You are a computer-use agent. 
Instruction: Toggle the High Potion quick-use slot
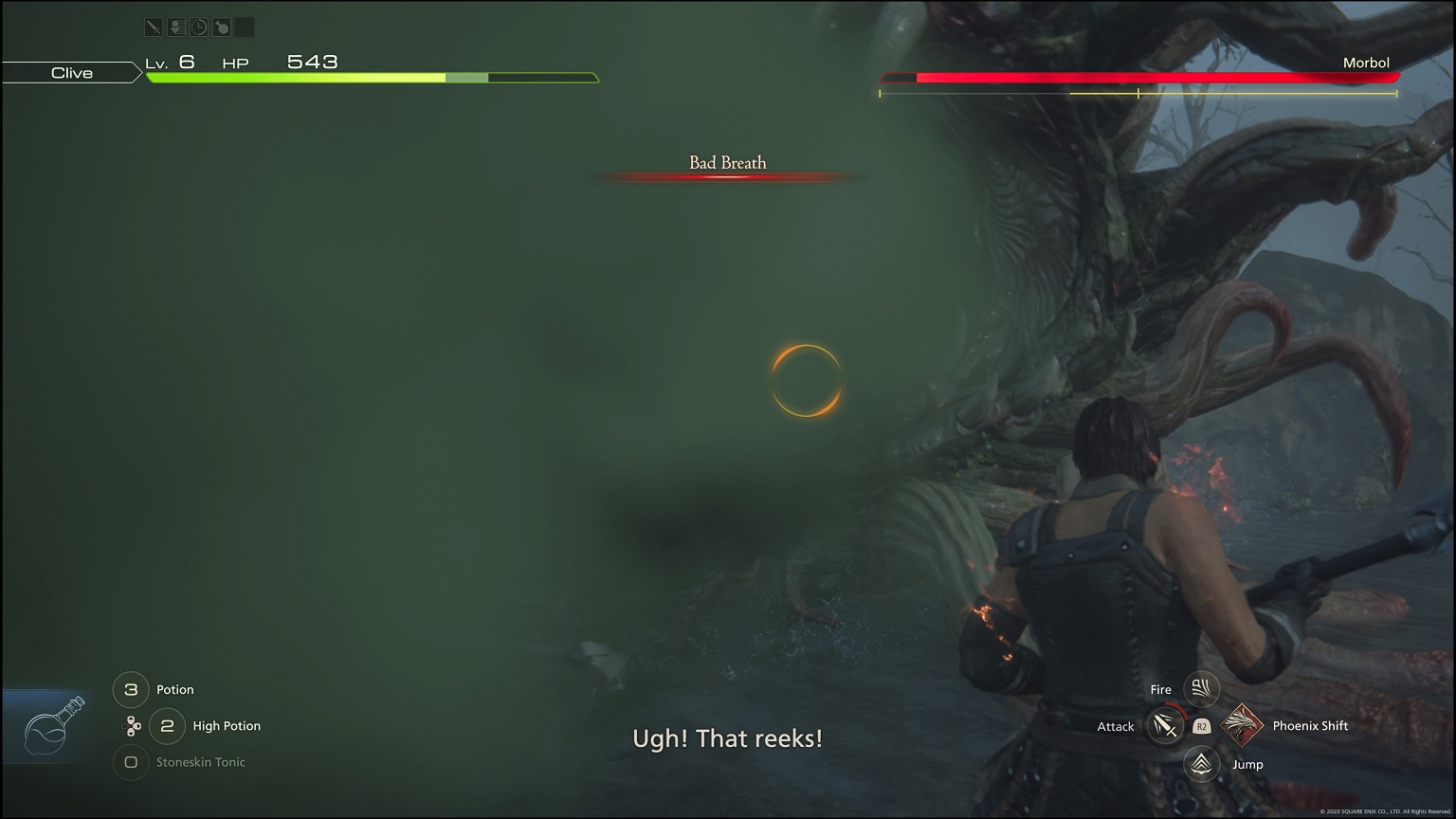tap(167, 726)
